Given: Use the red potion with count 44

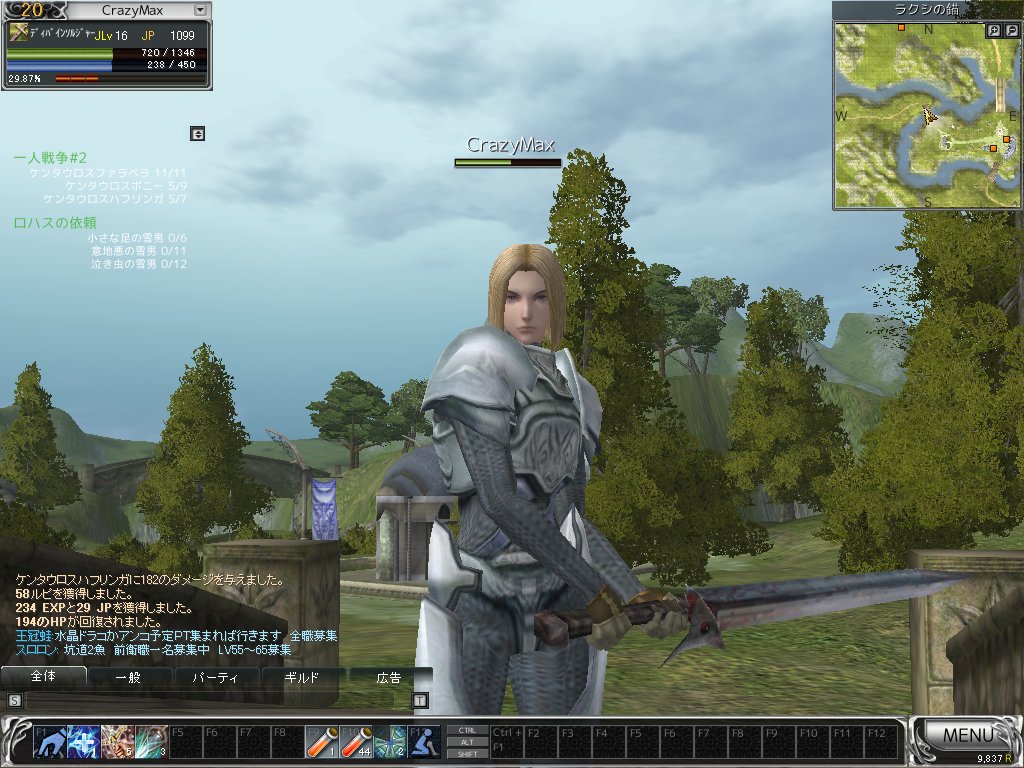Looking at the screenshot, I should coord(357,741).
